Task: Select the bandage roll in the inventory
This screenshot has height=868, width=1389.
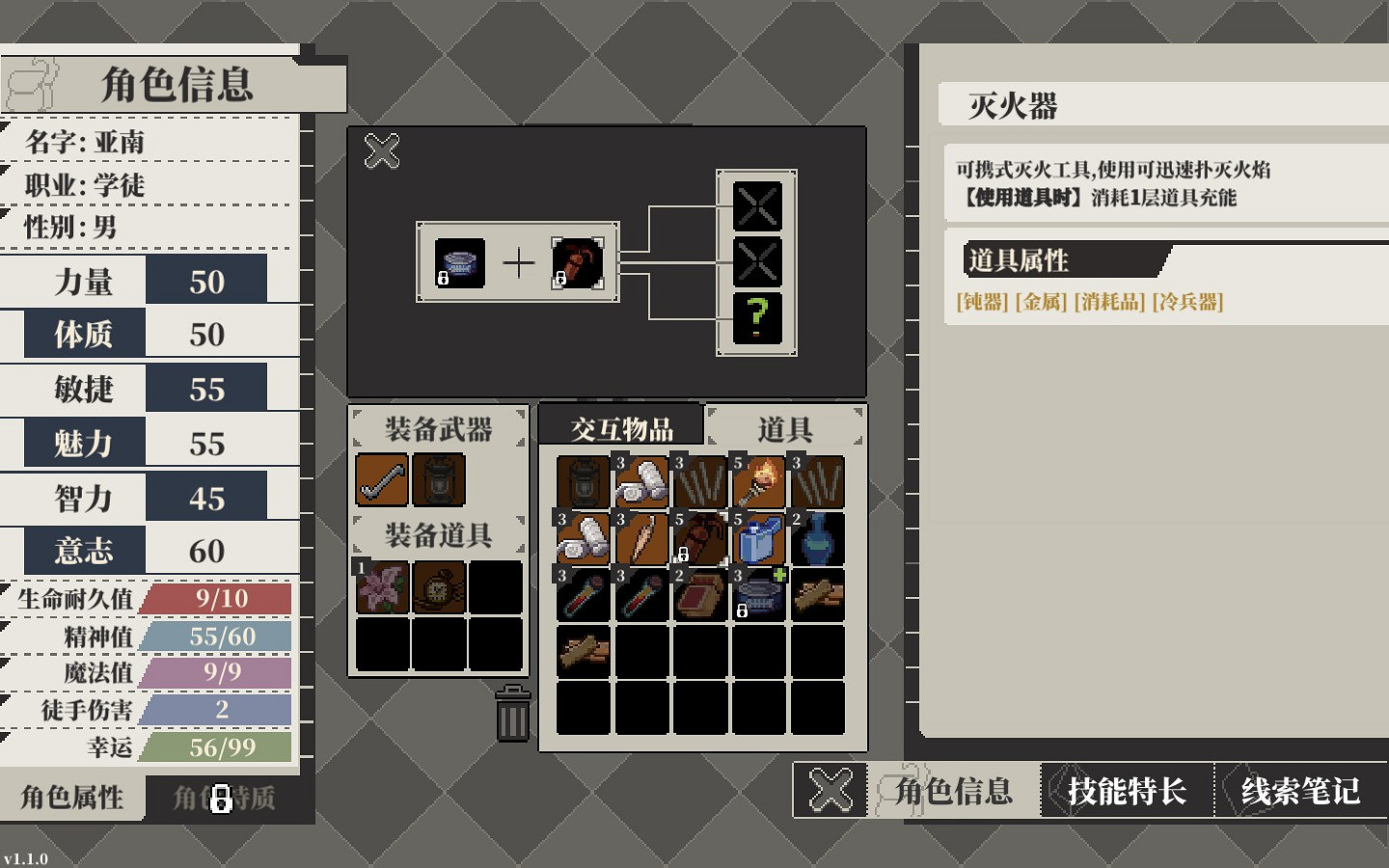Action: point(641,482)
